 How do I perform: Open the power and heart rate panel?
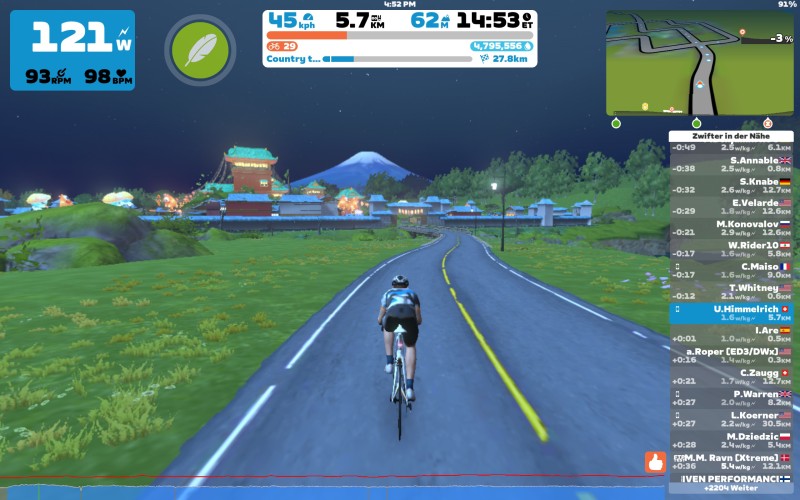72,50
